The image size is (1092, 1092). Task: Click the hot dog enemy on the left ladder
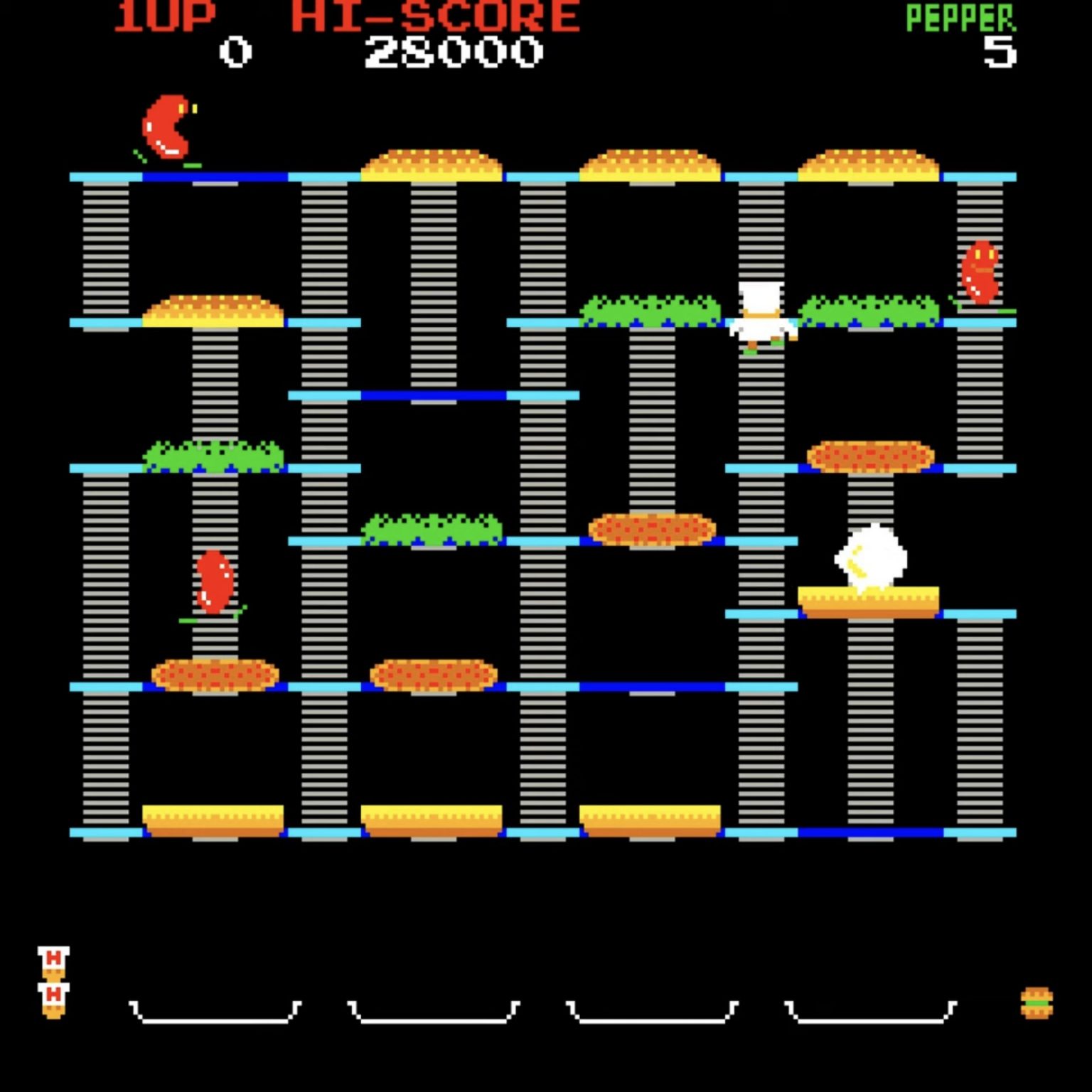click(212, 583)
